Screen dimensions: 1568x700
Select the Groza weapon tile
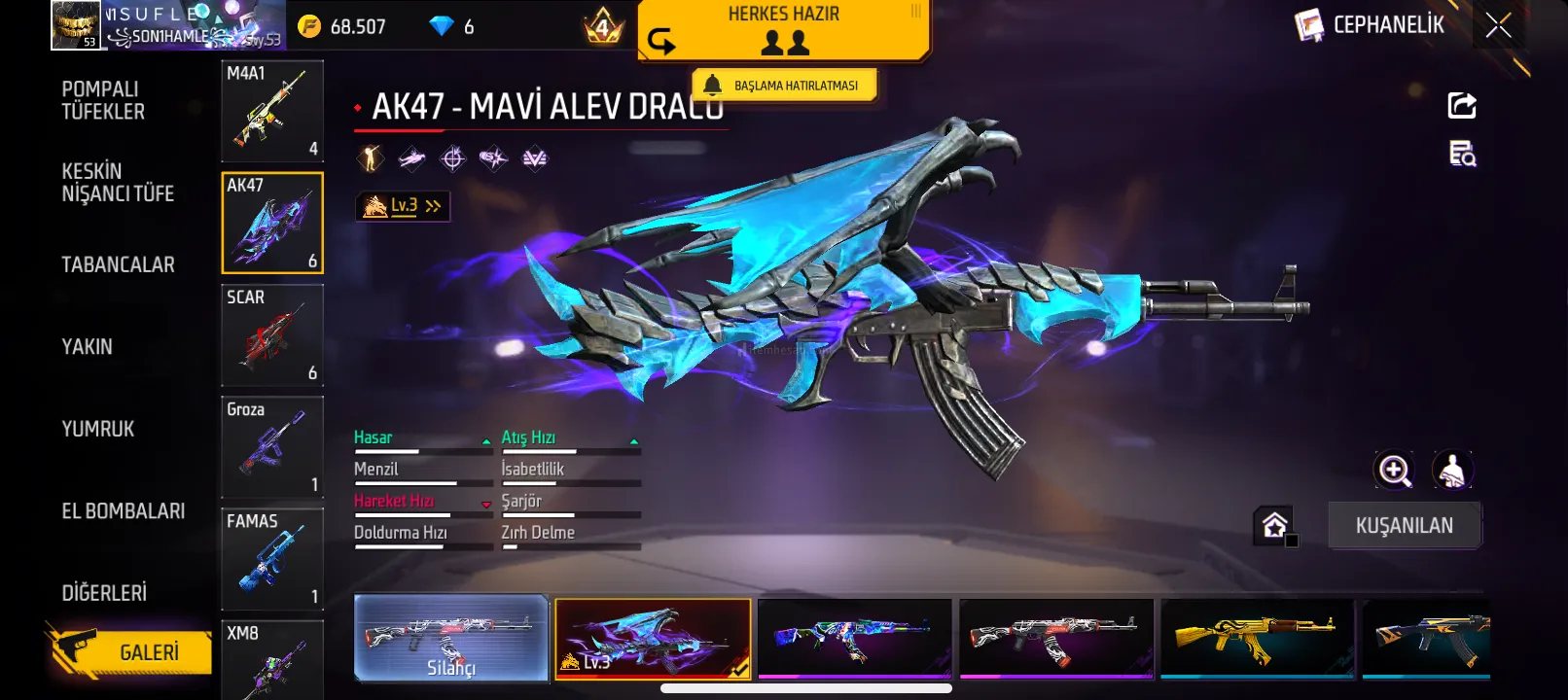pos(272,447)
